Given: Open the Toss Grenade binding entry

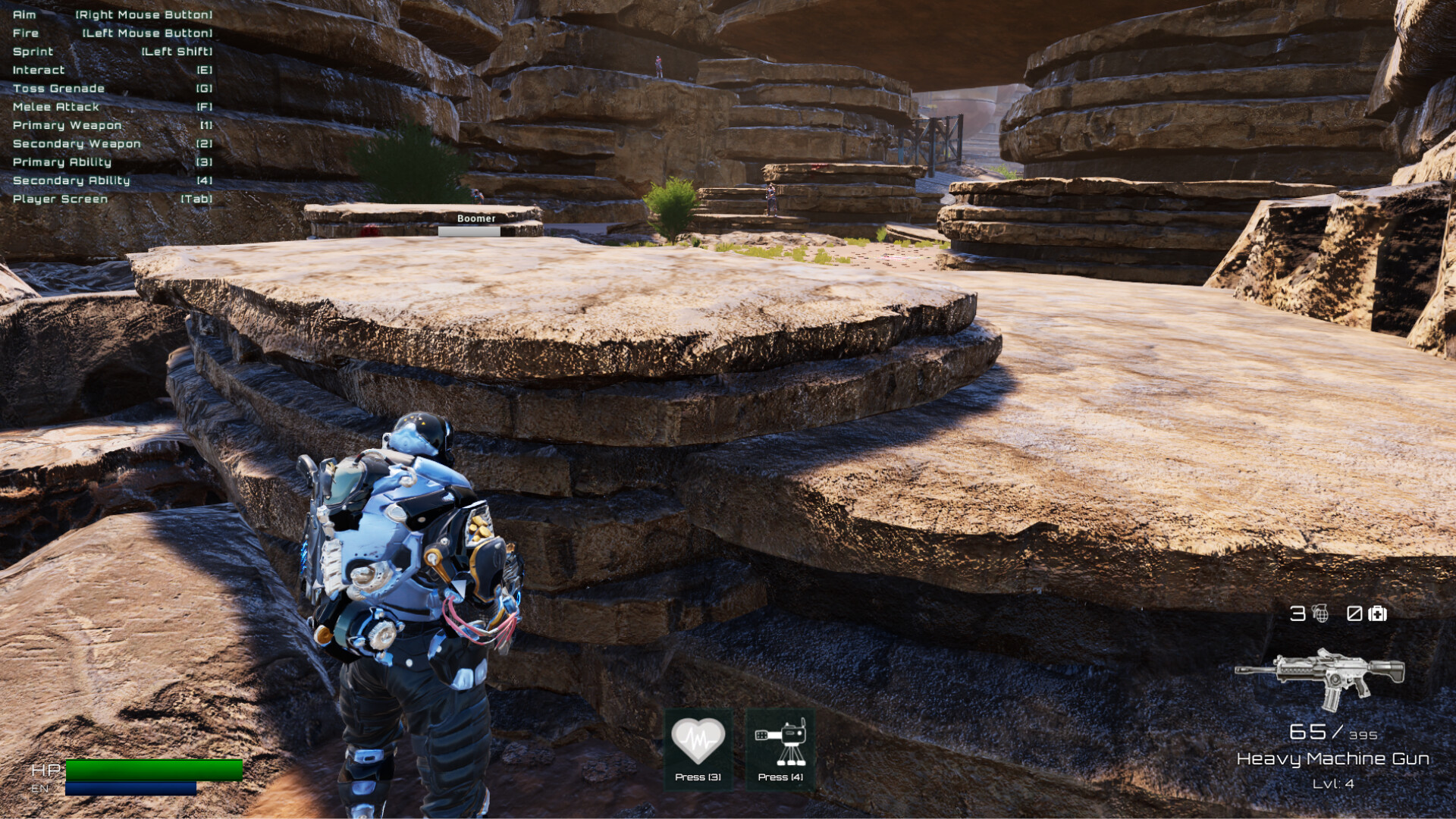Looking at the screenshot, I should point(114,88).
